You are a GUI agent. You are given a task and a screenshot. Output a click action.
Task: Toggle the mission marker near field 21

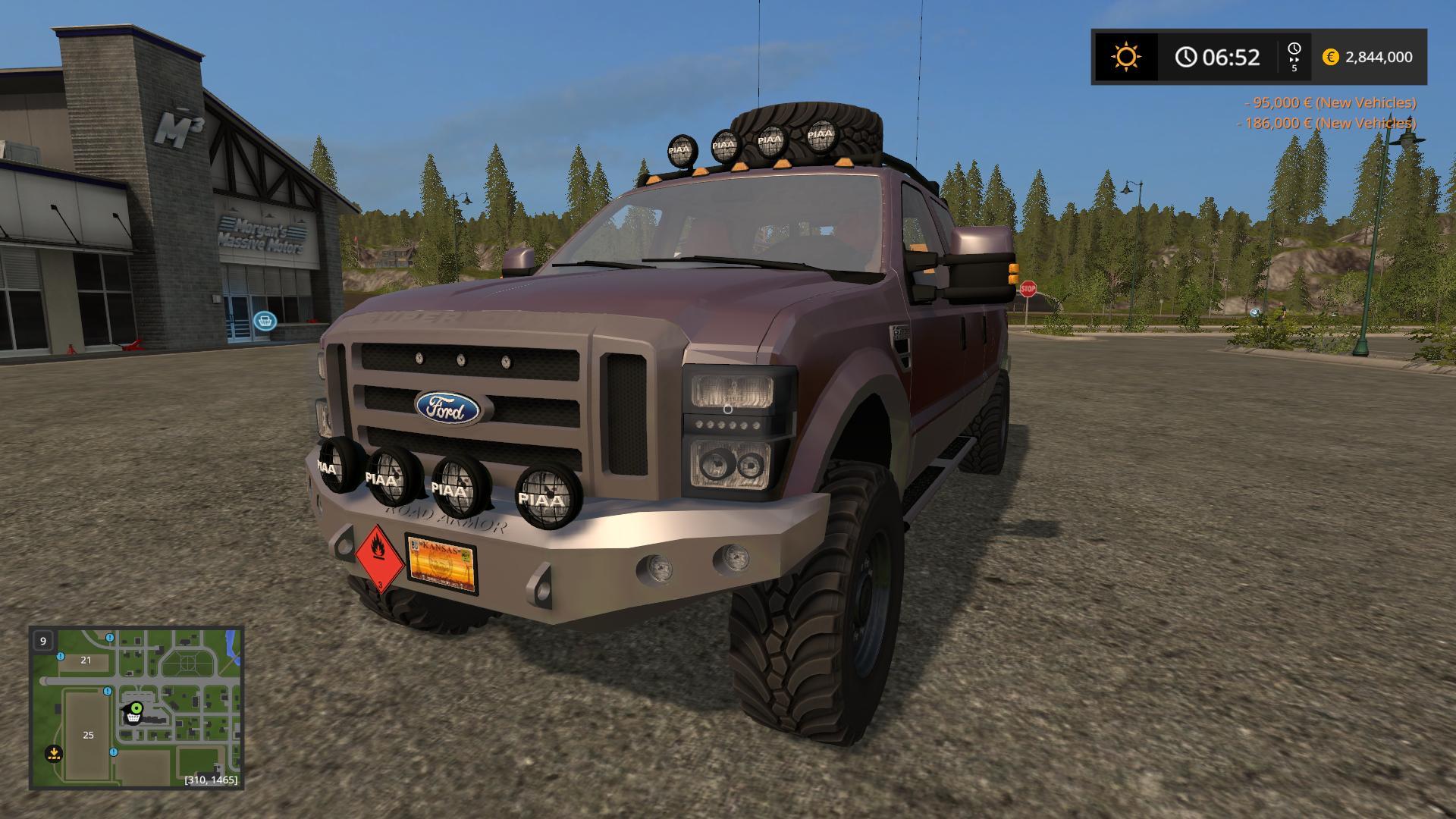[61, 657]
